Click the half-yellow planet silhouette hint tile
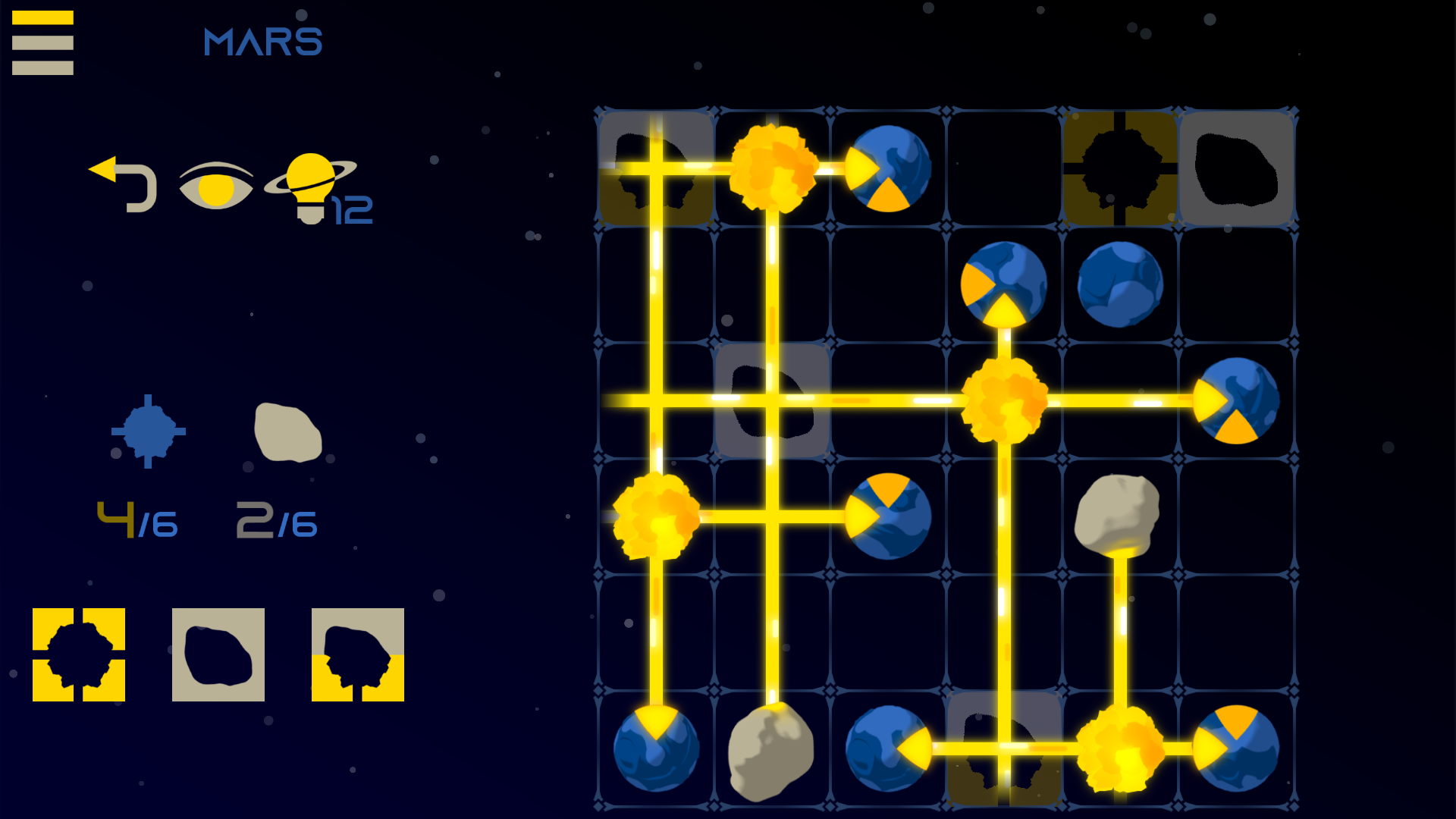This screenshot has height=819, width=1456. (x=357, y=656)
